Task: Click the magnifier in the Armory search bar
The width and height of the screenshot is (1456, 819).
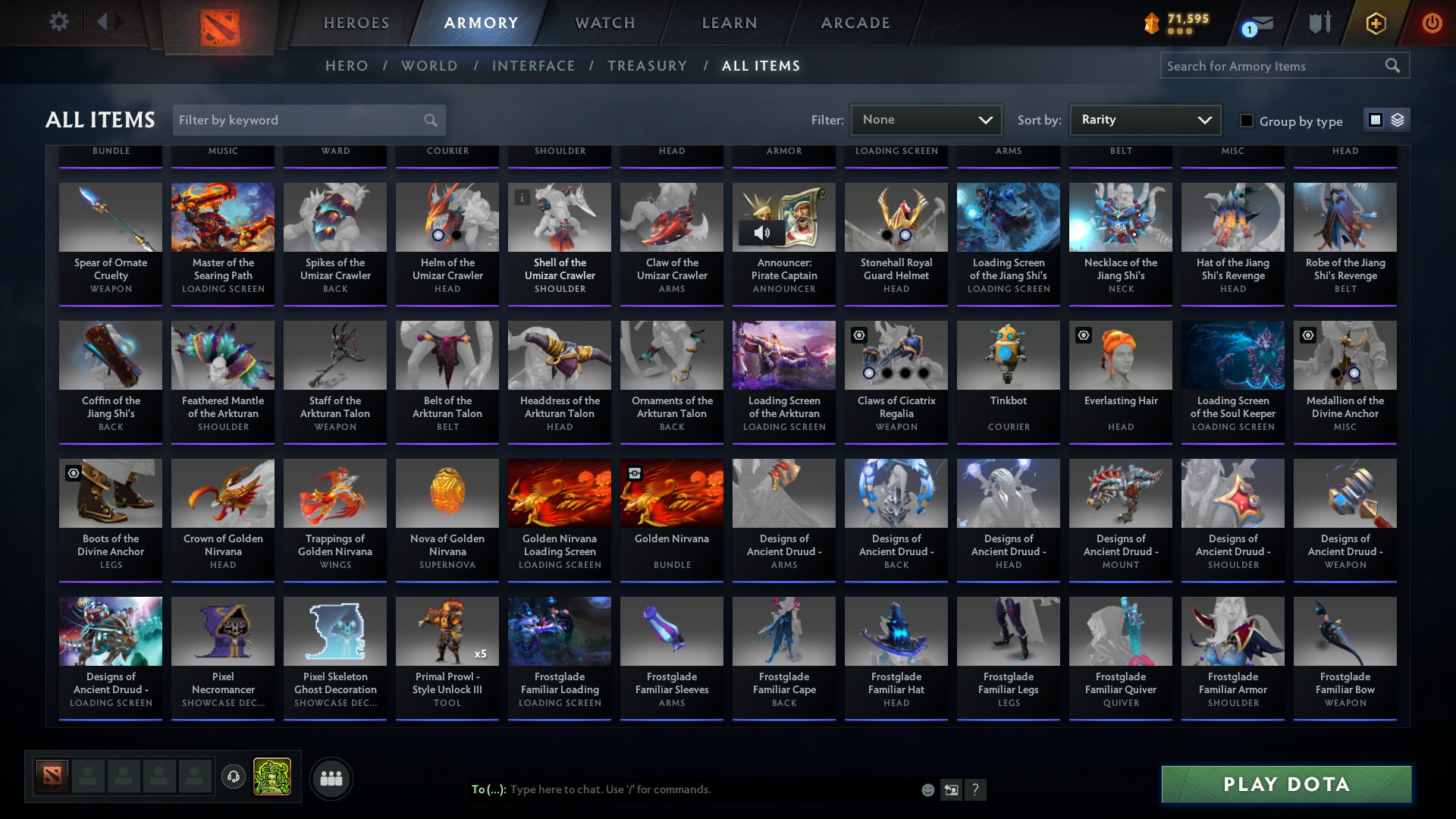Action: click(1393, 66)
